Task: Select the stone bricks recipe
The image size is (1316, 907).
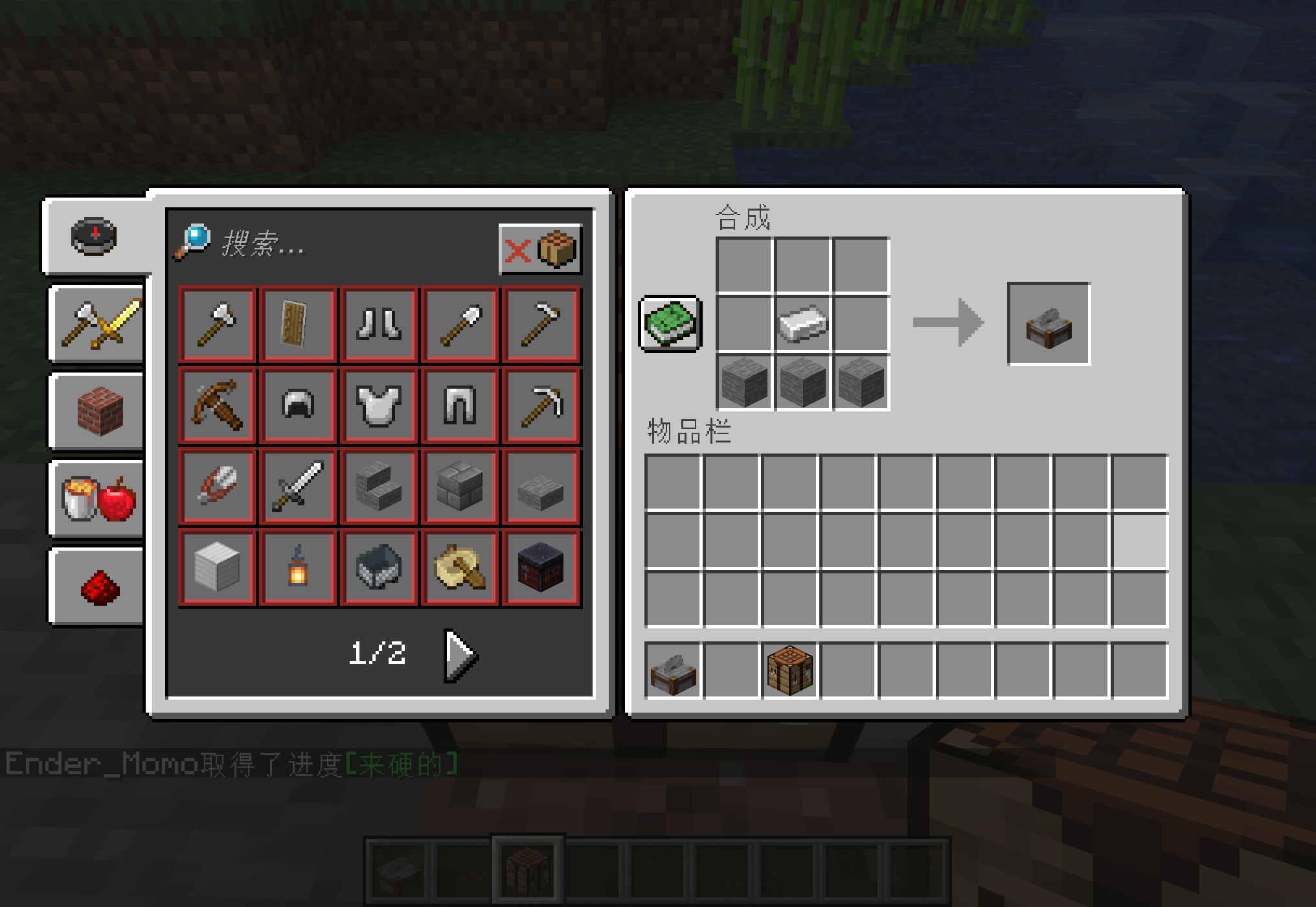Action: [x=460, y=486]
